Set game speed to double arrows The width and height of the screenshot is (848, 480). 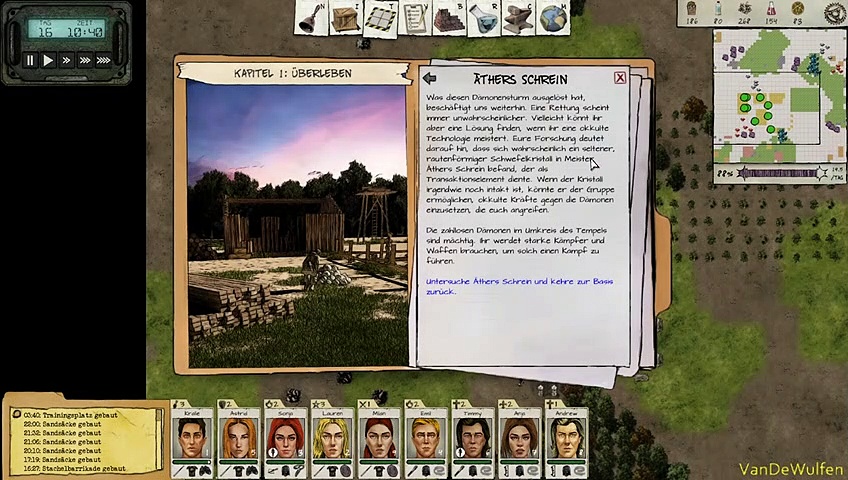point(66,61)
